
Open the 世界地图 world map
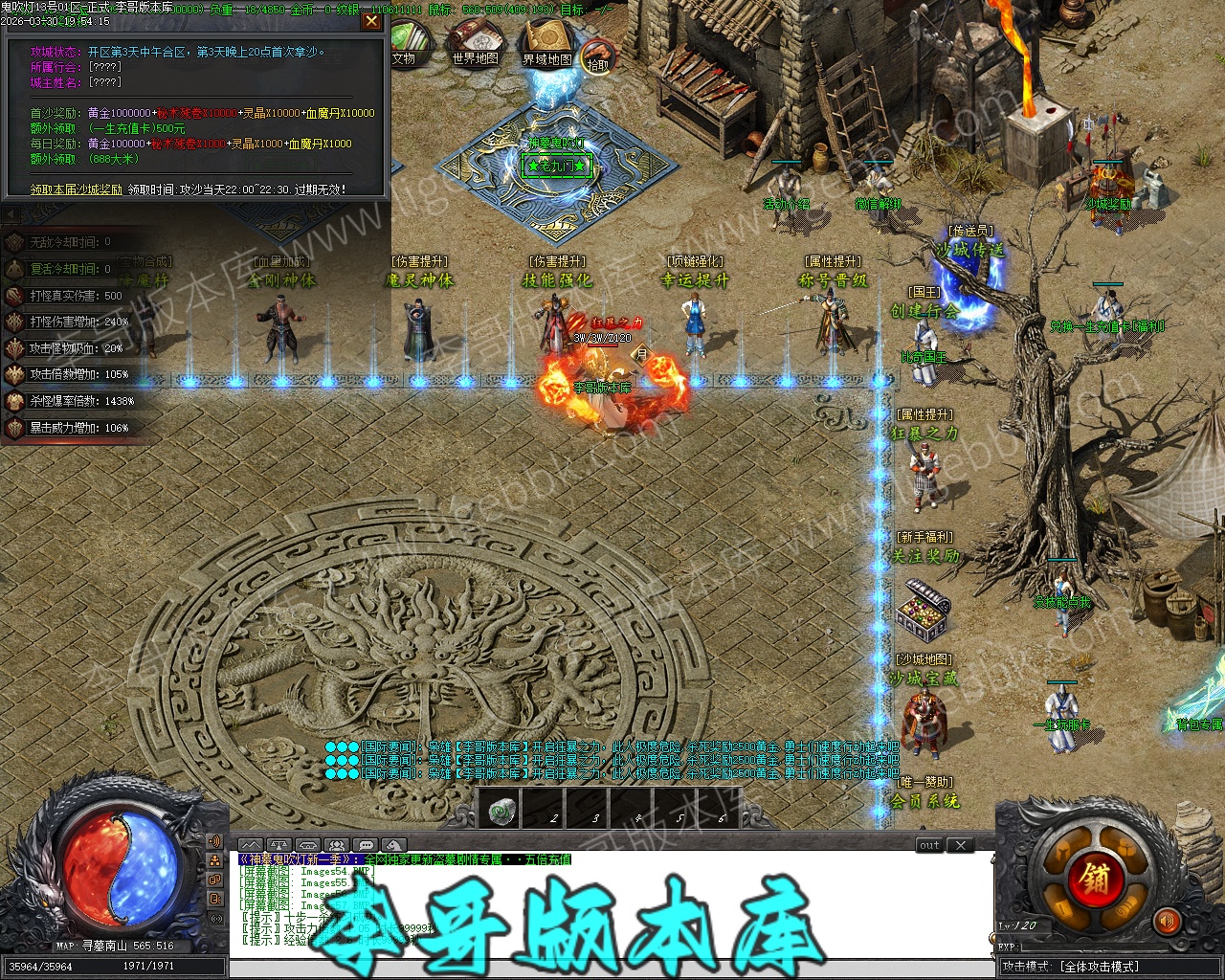pyautogui.click(x=475, y=46)
